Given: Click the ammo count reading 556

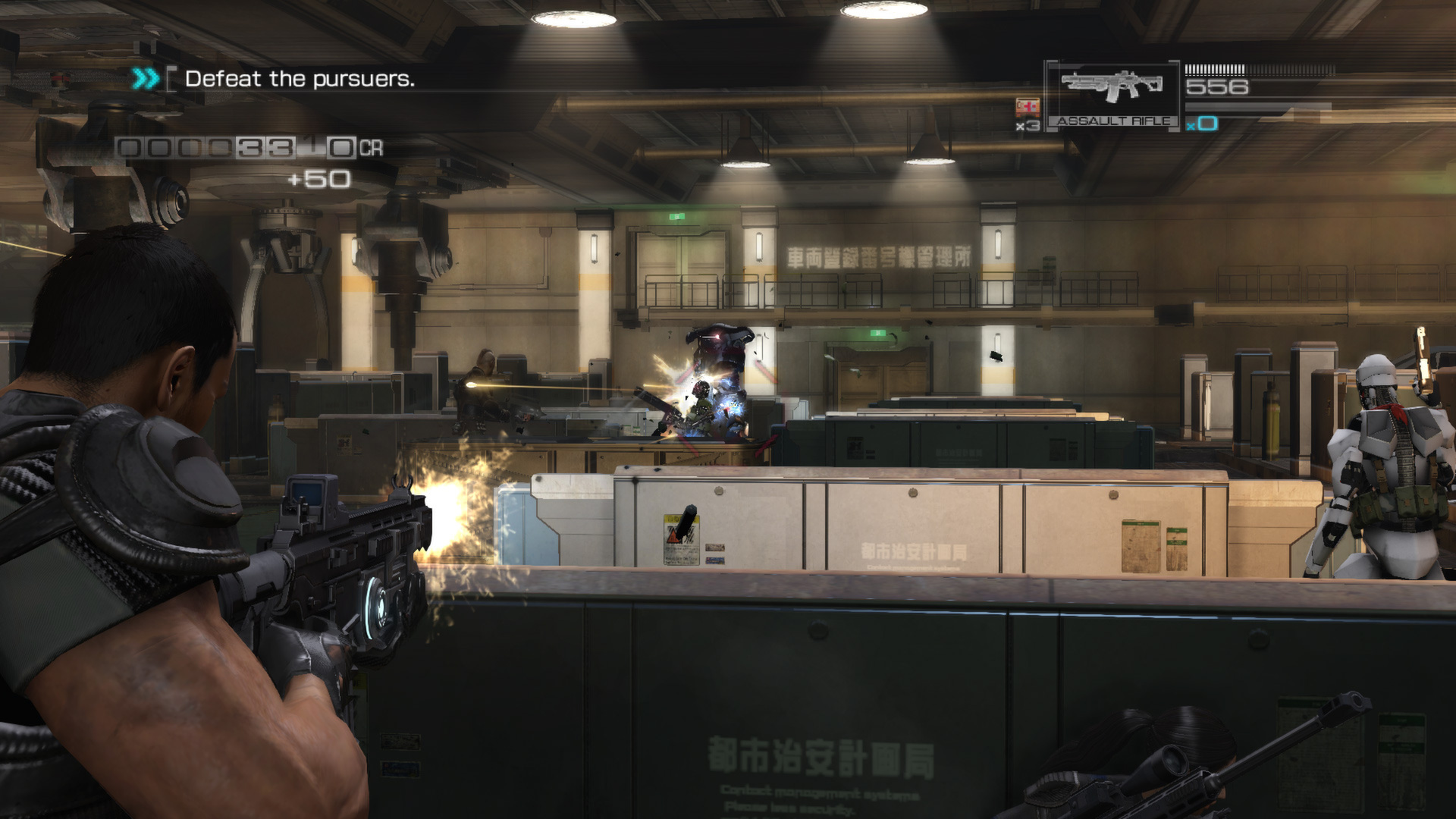Looking at the screenshot, I should 1217,86.
